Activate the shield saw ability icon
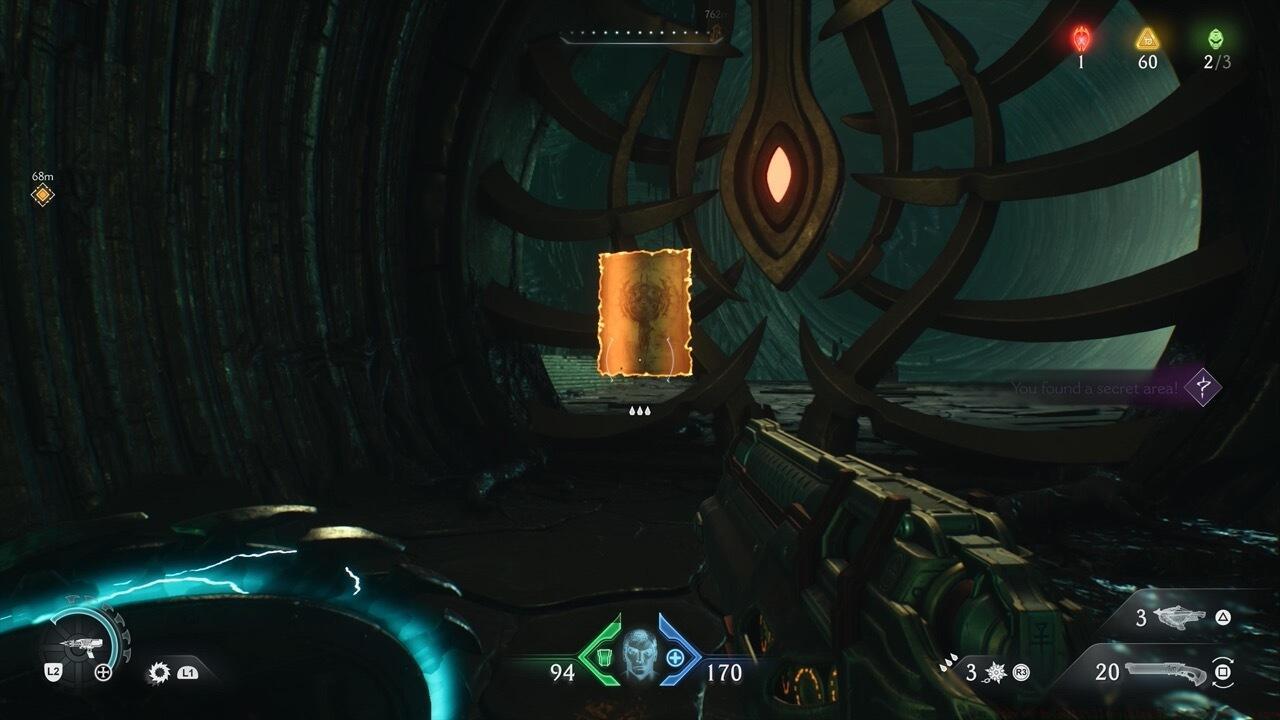This screenshot has width=1280, height=720. coord(158,673)
